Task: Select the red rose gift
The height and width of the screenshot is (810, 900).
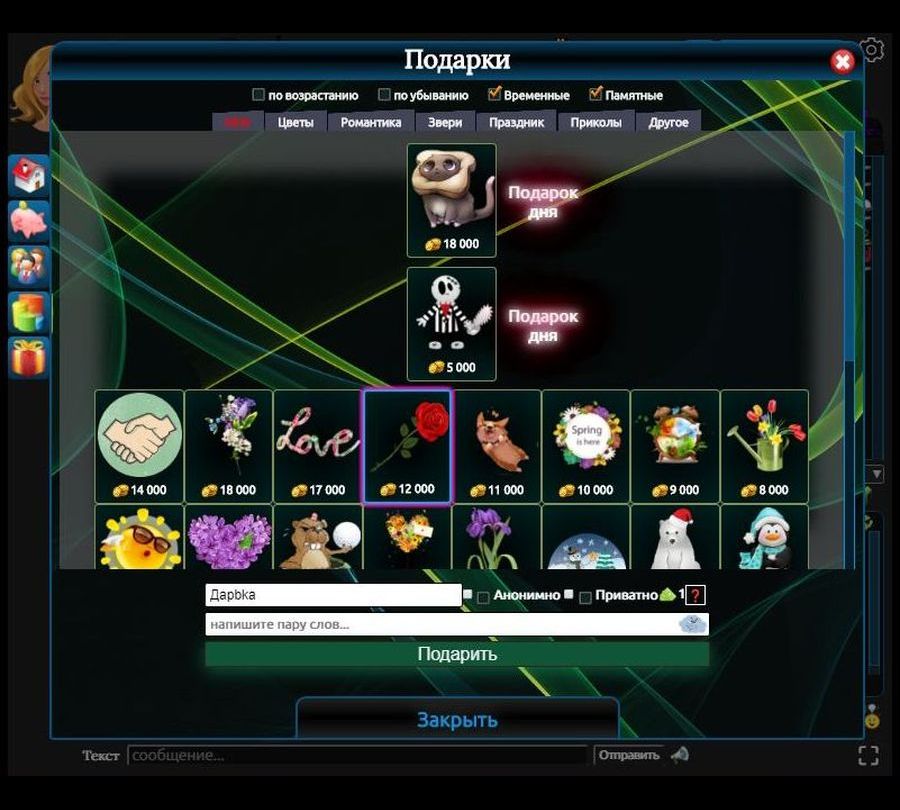Action: [x=407, y=445]
